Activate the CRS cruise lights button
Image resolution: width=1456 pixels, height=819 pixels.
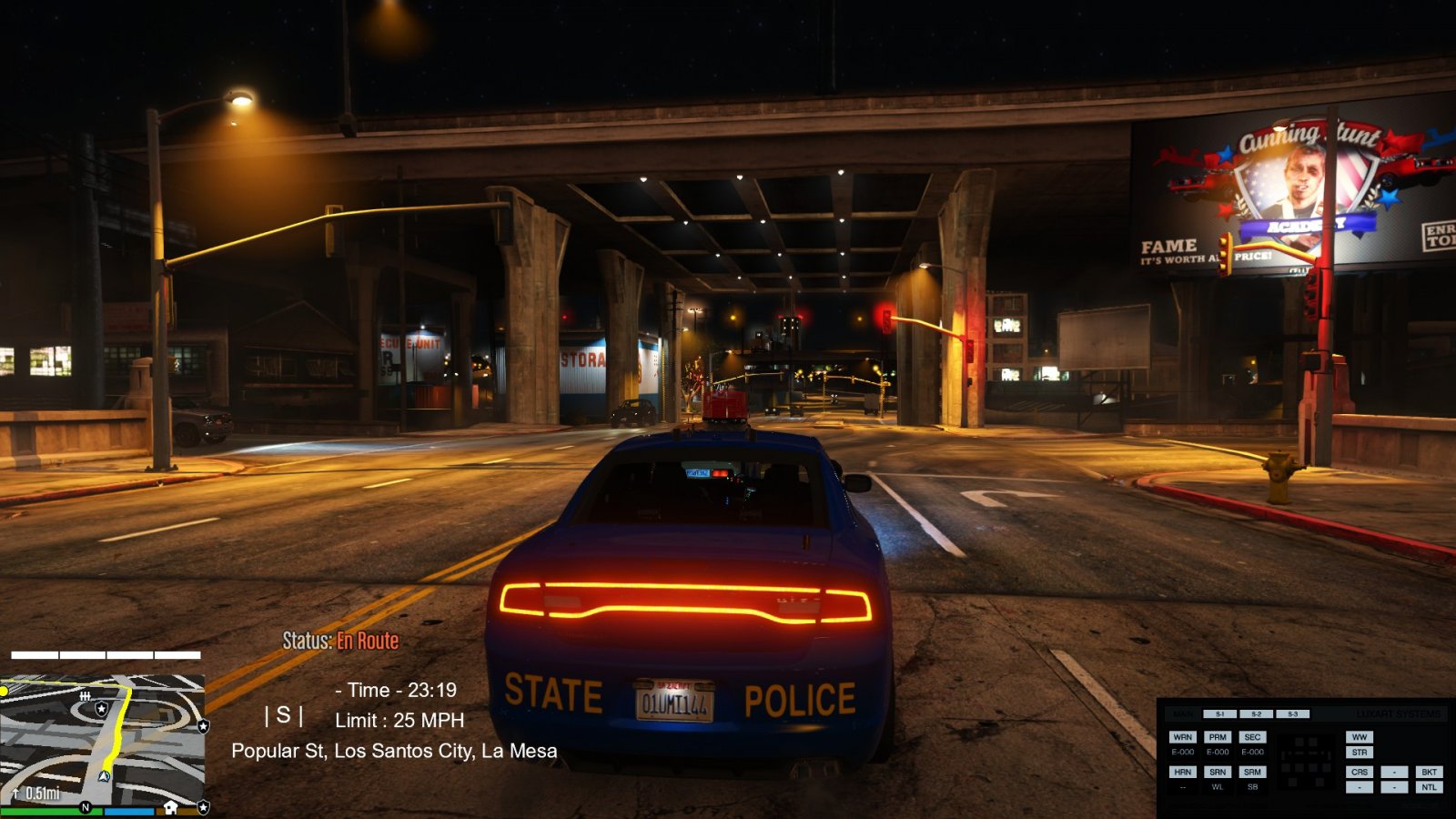tap(1360, 772)
